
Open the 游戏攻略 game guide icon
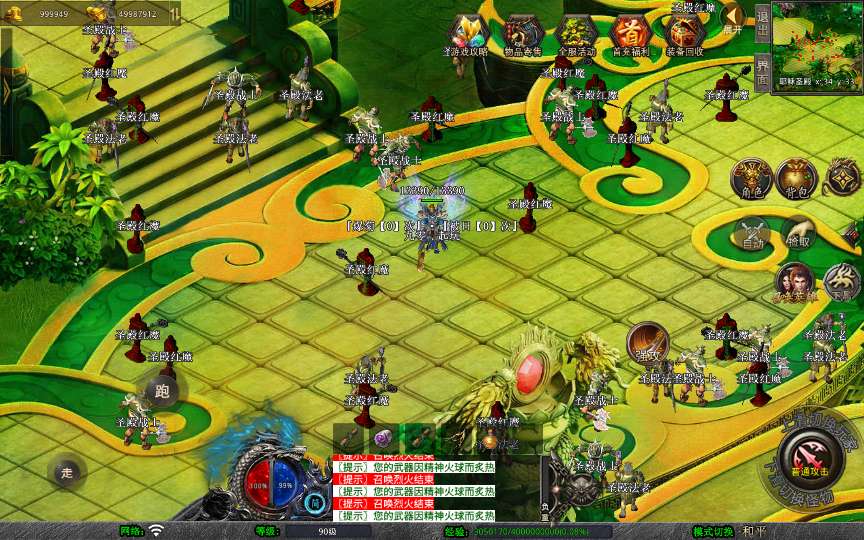tap(466, 34)
